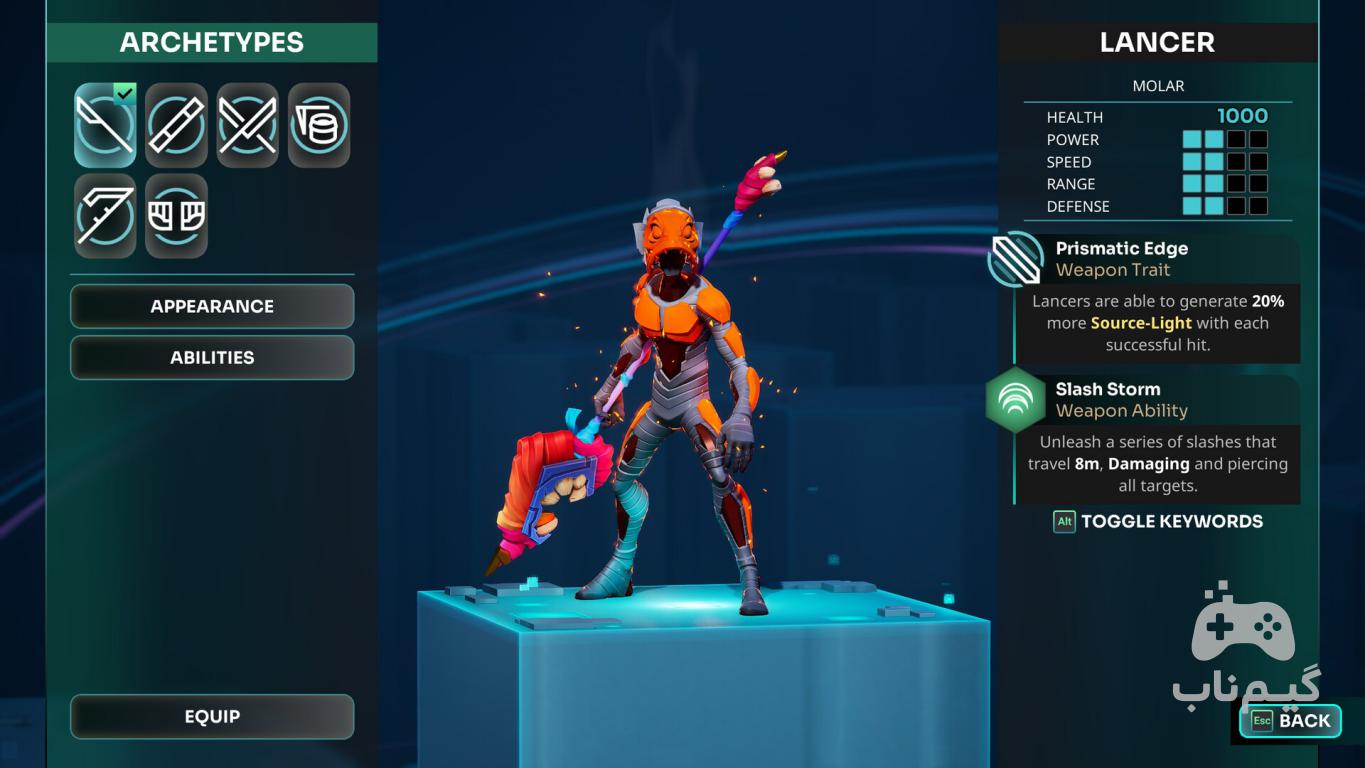Choose the scythe archetype icon
The image size is (1365, 768).
point(105,216)
